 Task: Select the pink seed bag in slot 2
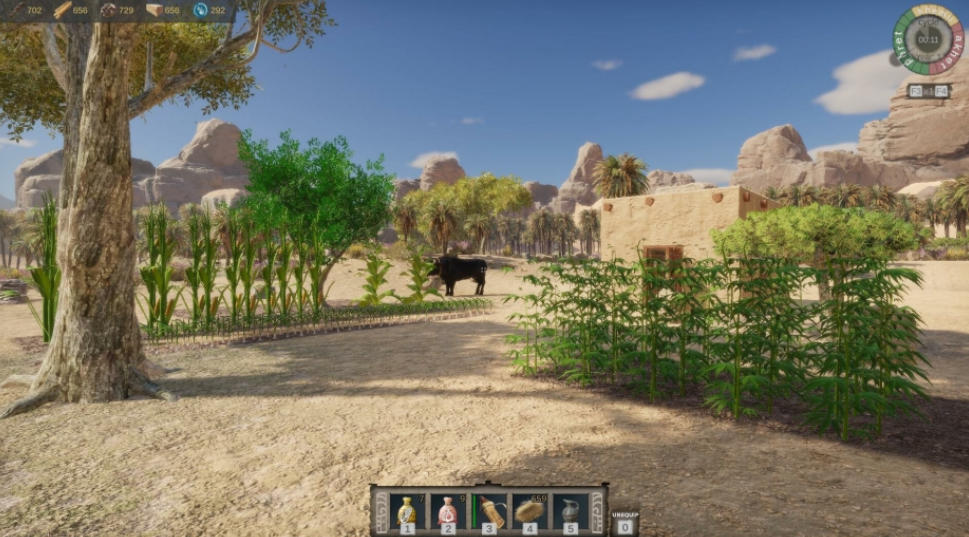[x=448, y=511]
